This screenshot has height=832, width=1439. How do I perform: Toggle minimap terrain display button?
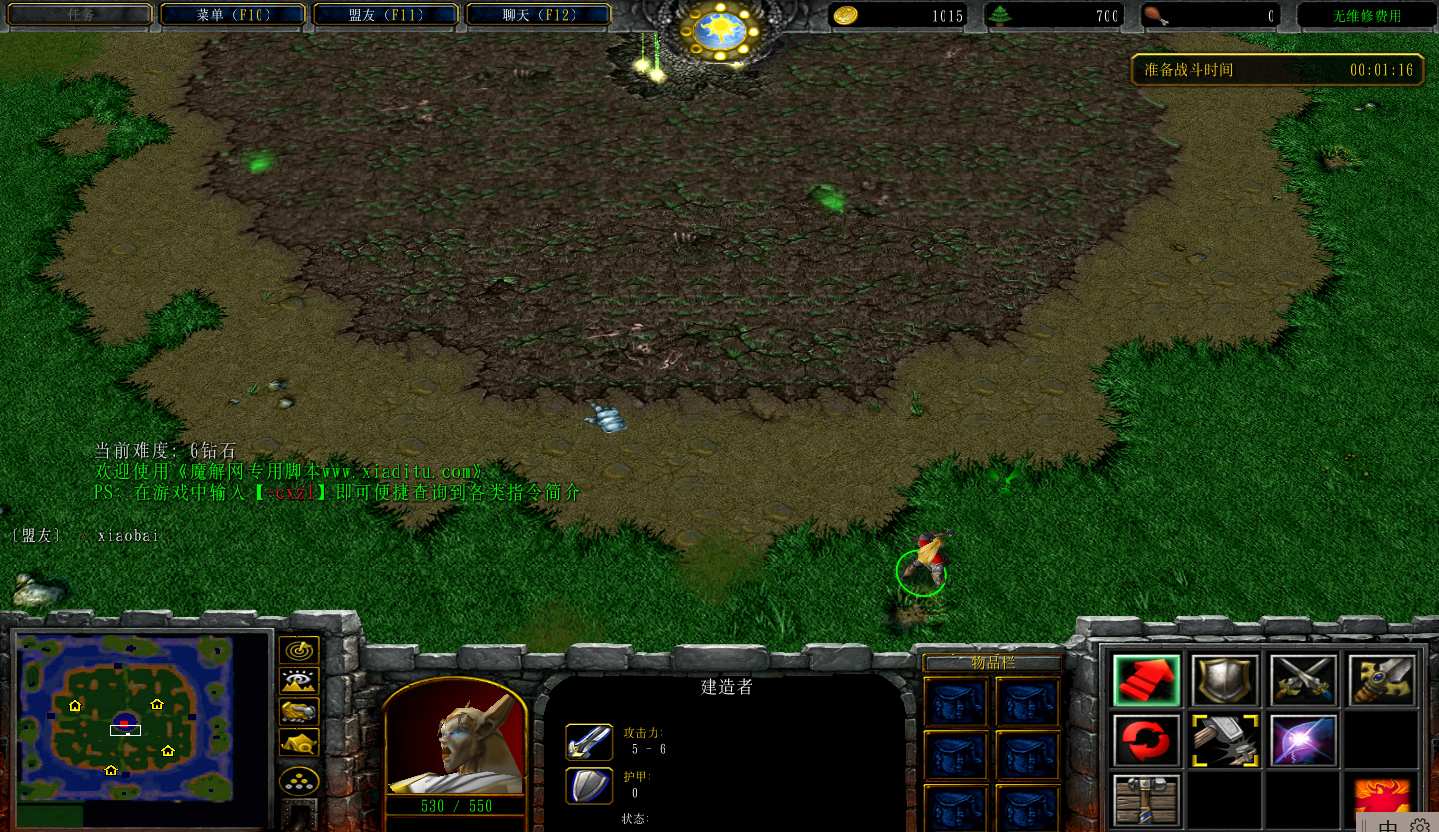click(299, 681)
